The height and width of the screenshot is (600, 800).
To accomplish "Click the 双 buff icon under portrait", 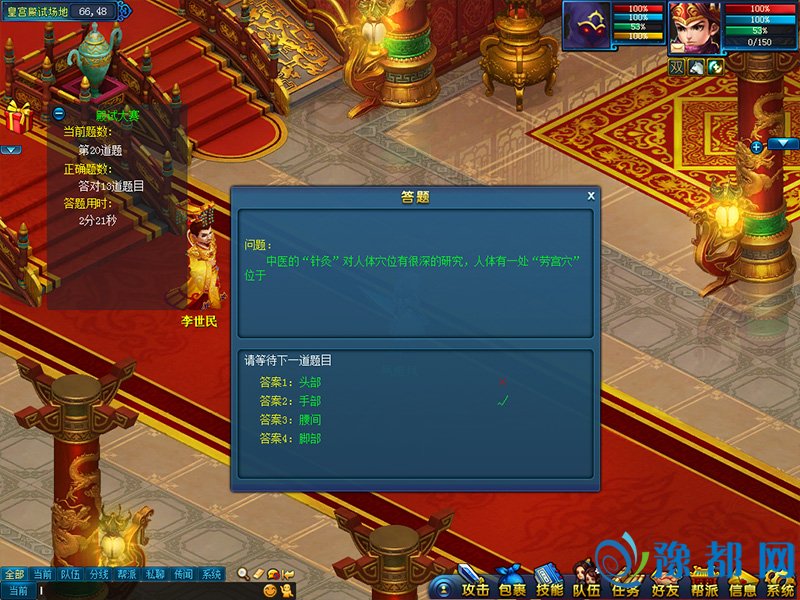I will click(677, 66).
